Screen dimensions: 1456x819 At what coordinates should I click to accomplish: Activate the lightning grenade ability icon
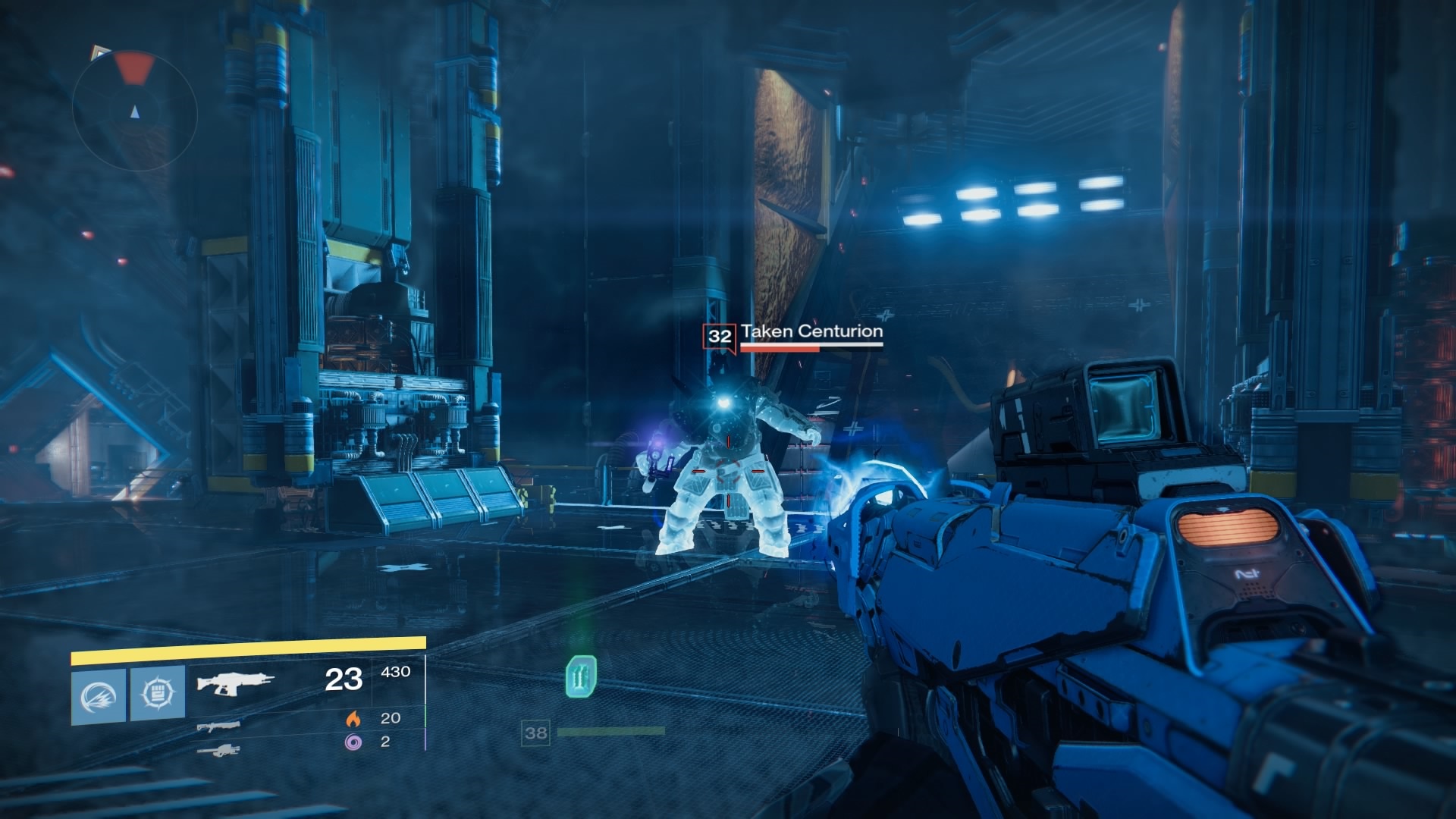pos(99,695)
